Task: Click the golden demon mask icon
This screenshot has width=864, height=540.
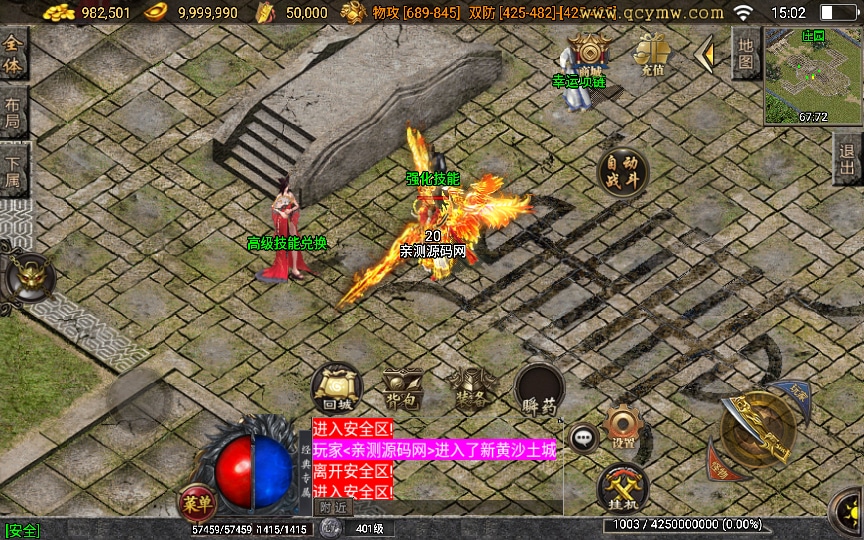Action: coord(26,279)
